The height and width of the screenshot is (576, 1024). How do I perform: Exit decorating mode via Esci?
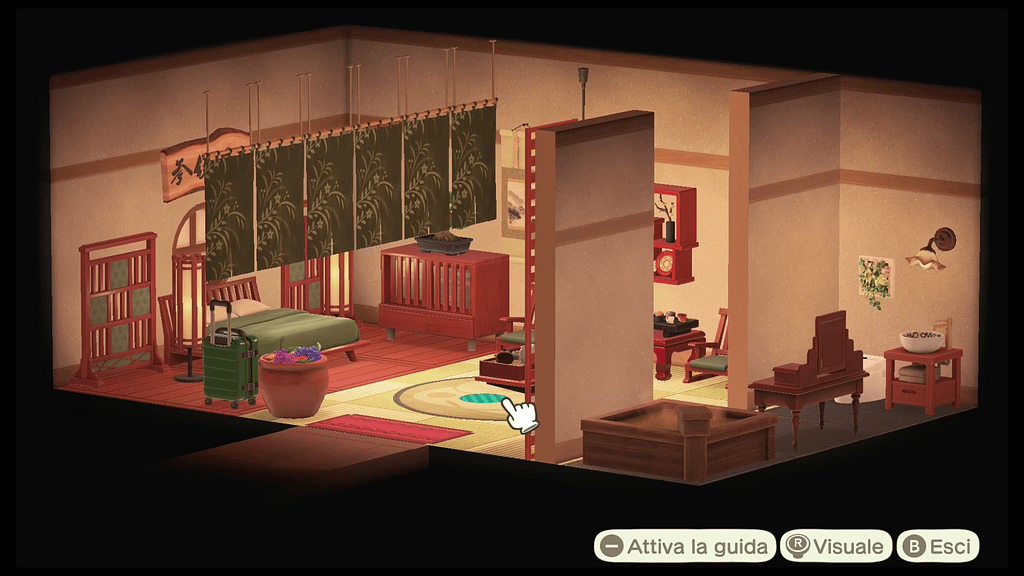click(937, 546)
